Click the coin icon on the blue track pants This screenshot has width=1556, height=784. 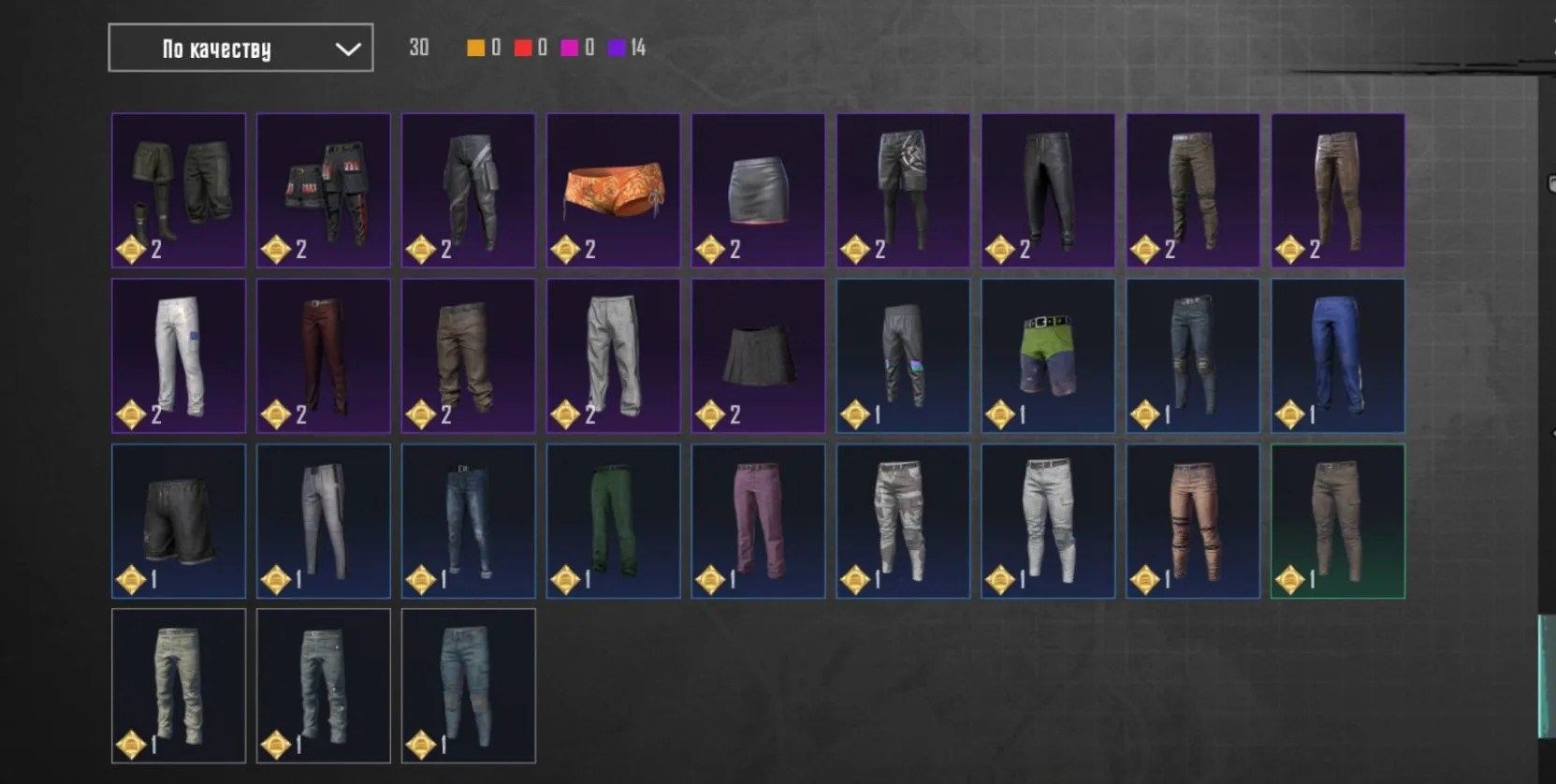click(1290, 412)
